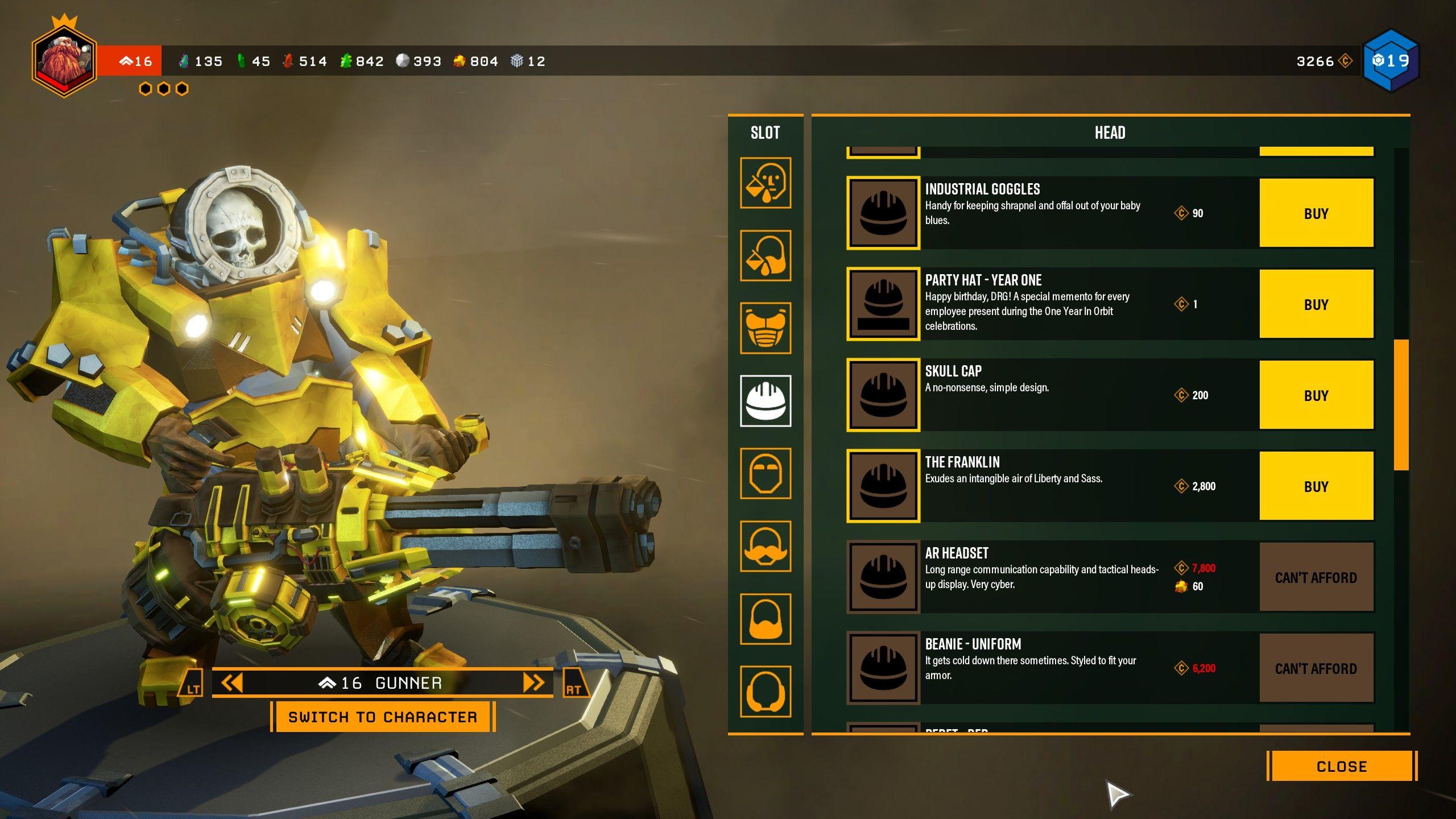The image size is (1456, 819).
Task: Buy the Party Hat - Year One
Action: 1316,304
